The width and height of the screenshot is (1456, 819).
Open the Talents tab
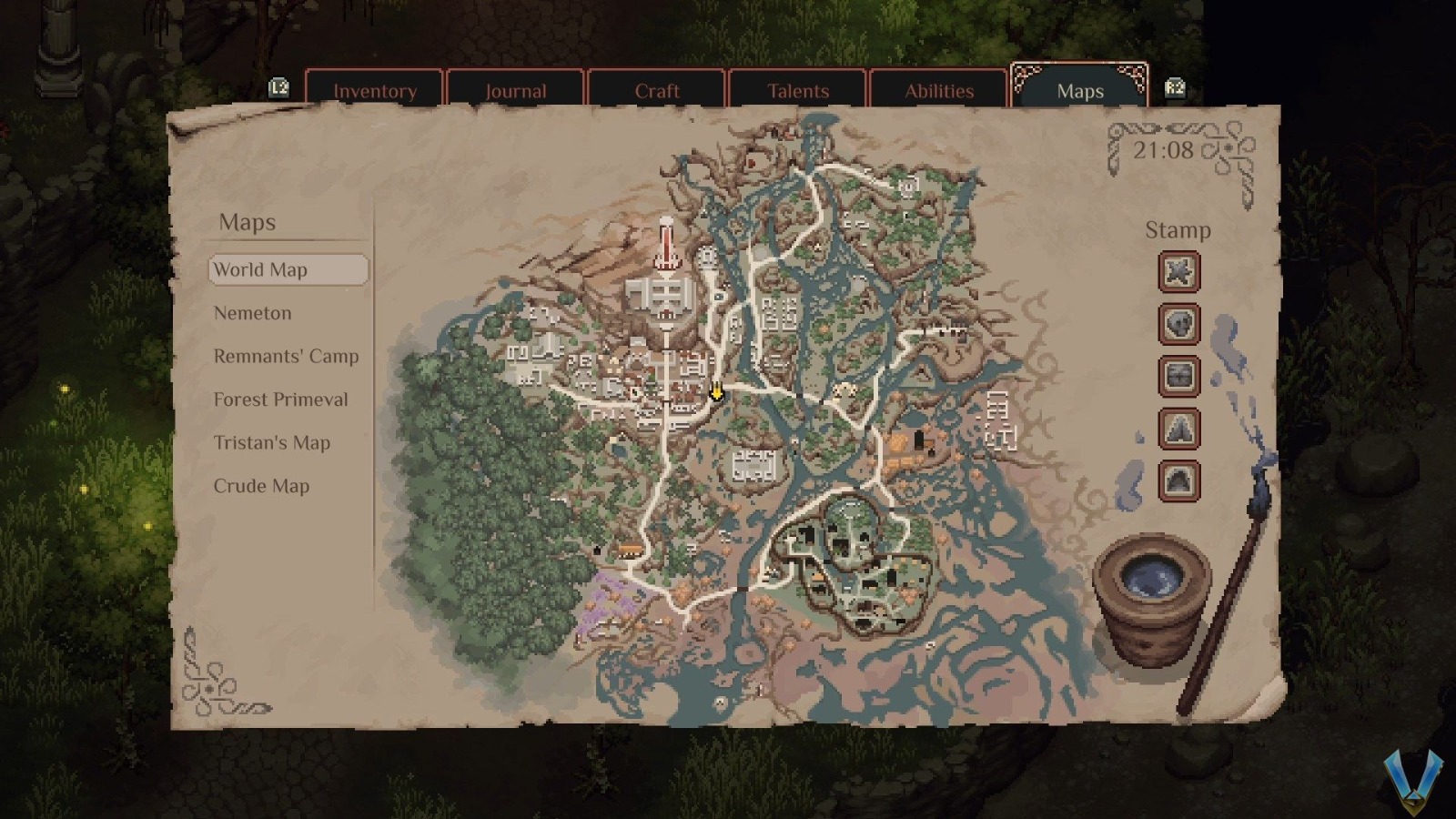798,90
